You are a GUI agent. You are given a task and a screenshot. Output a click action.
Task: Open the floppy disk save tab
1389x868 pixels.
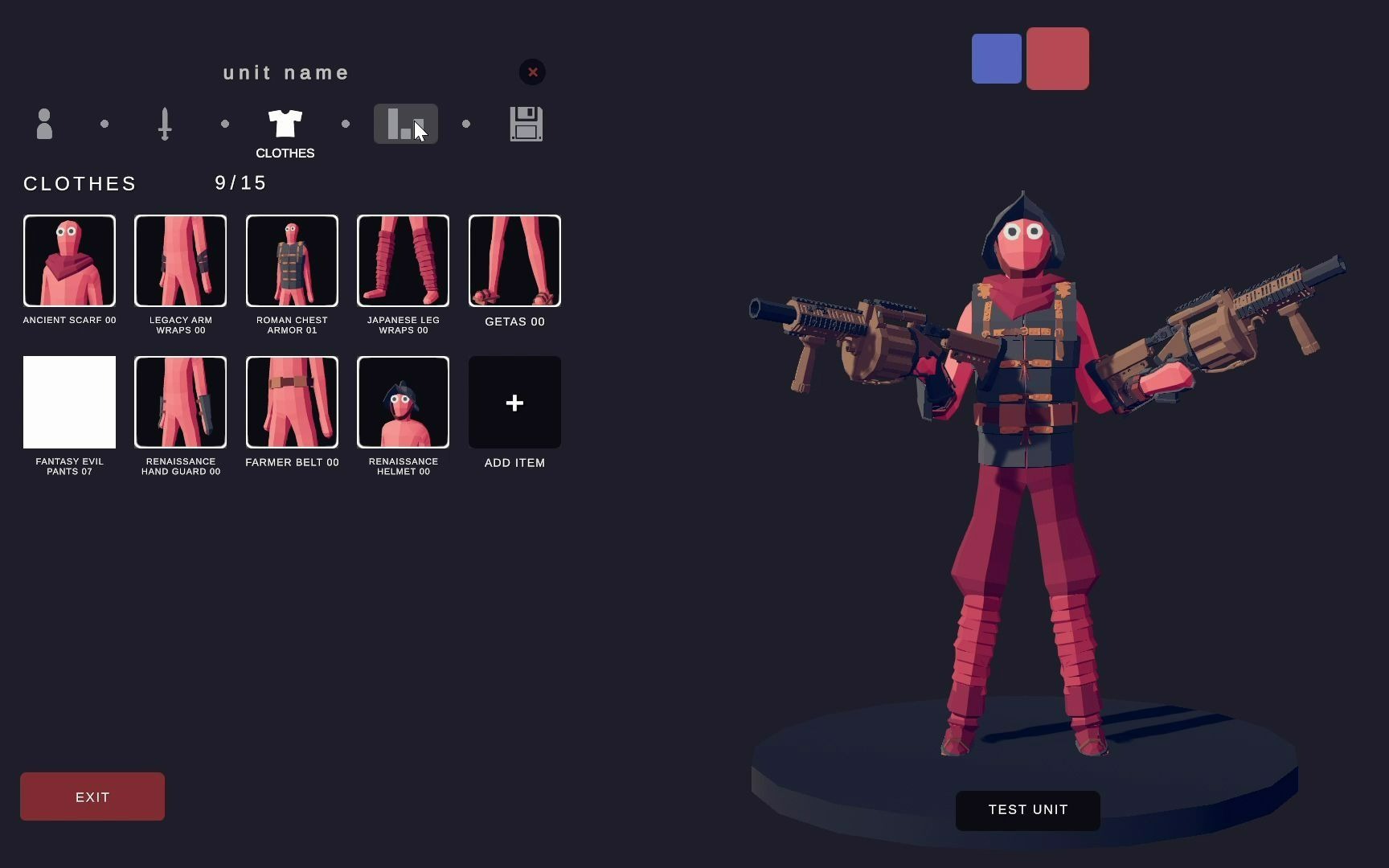tap(527, 124)
